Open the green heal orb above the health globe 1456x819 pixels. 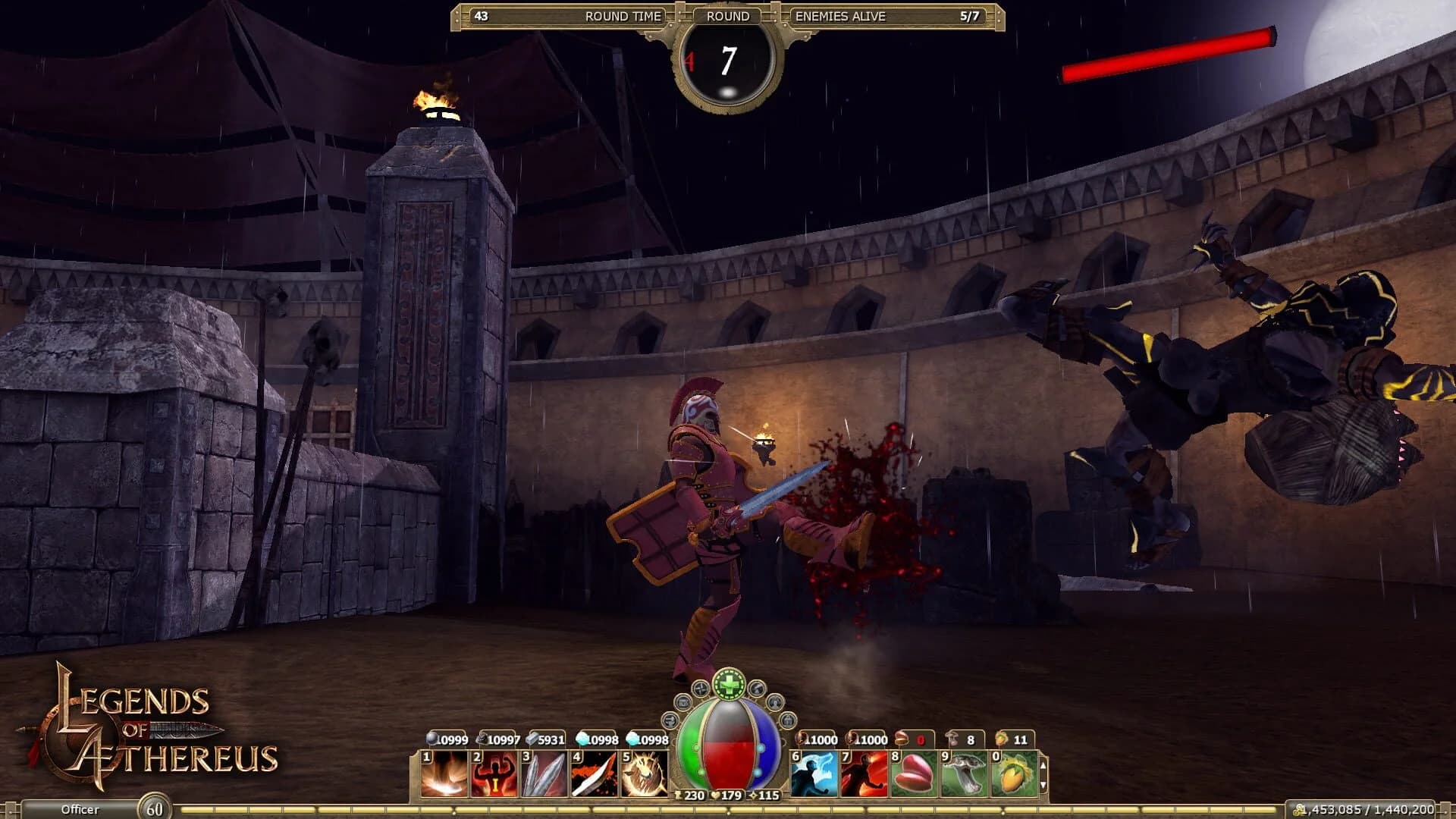[x=729, y=684]
